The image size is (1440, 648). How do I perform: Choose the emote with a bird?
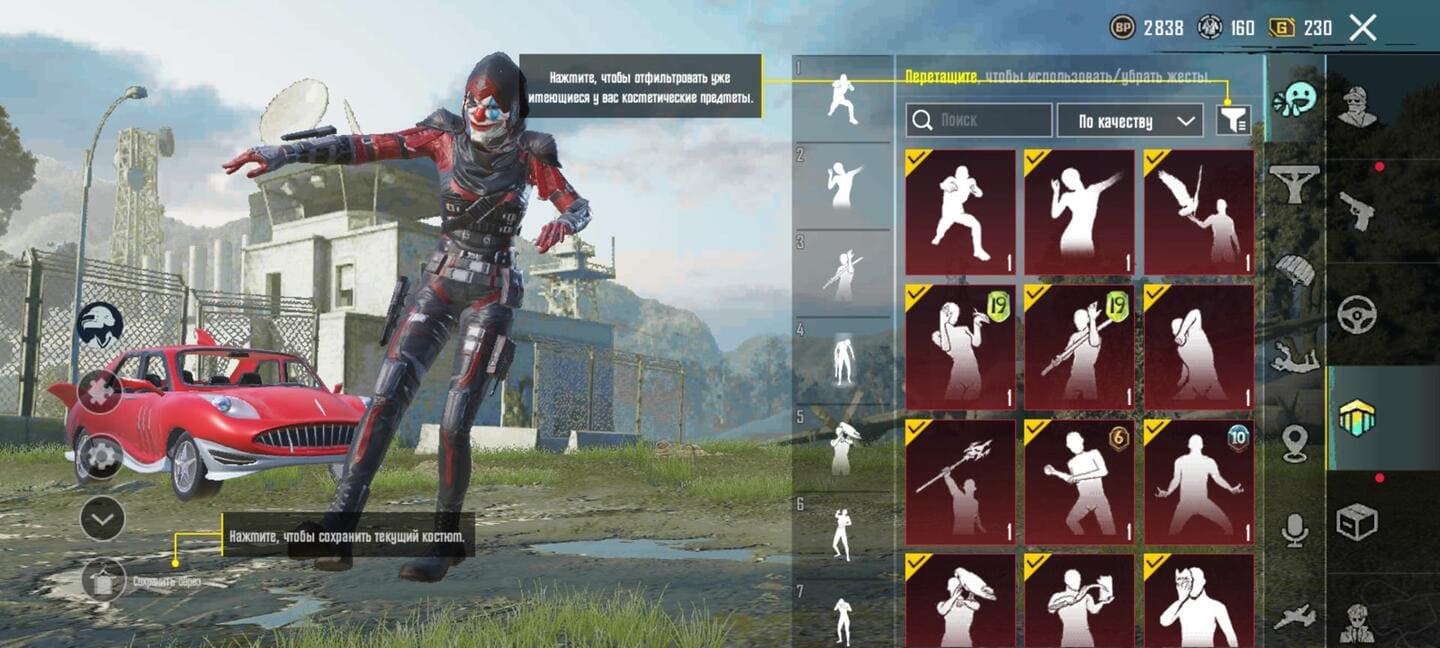pyautogui.click(x=1198, y=212)
